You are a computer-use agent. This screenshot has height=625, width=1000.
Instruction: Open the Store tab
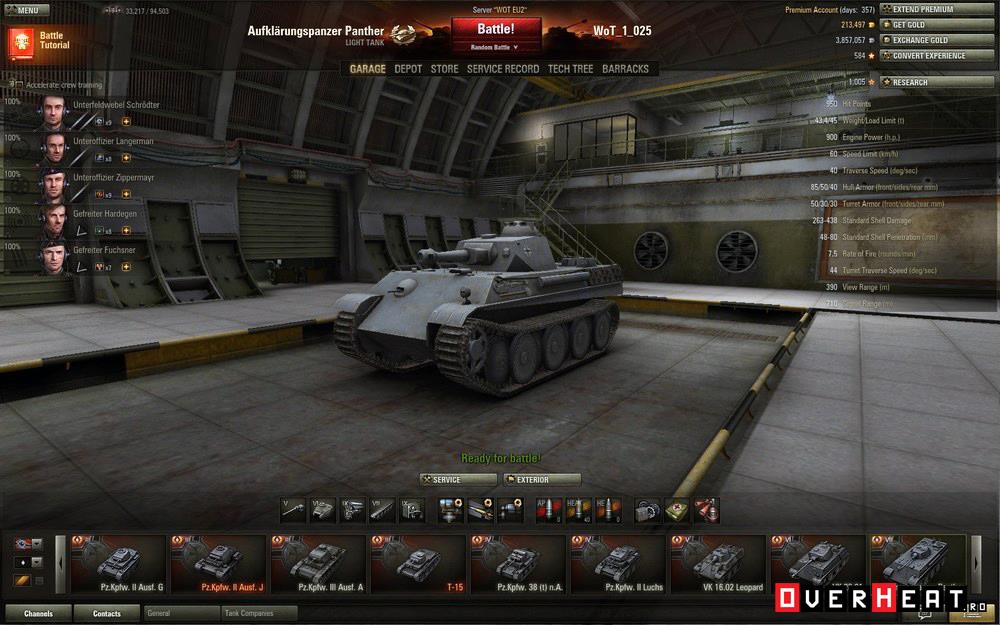pos(444,69)
